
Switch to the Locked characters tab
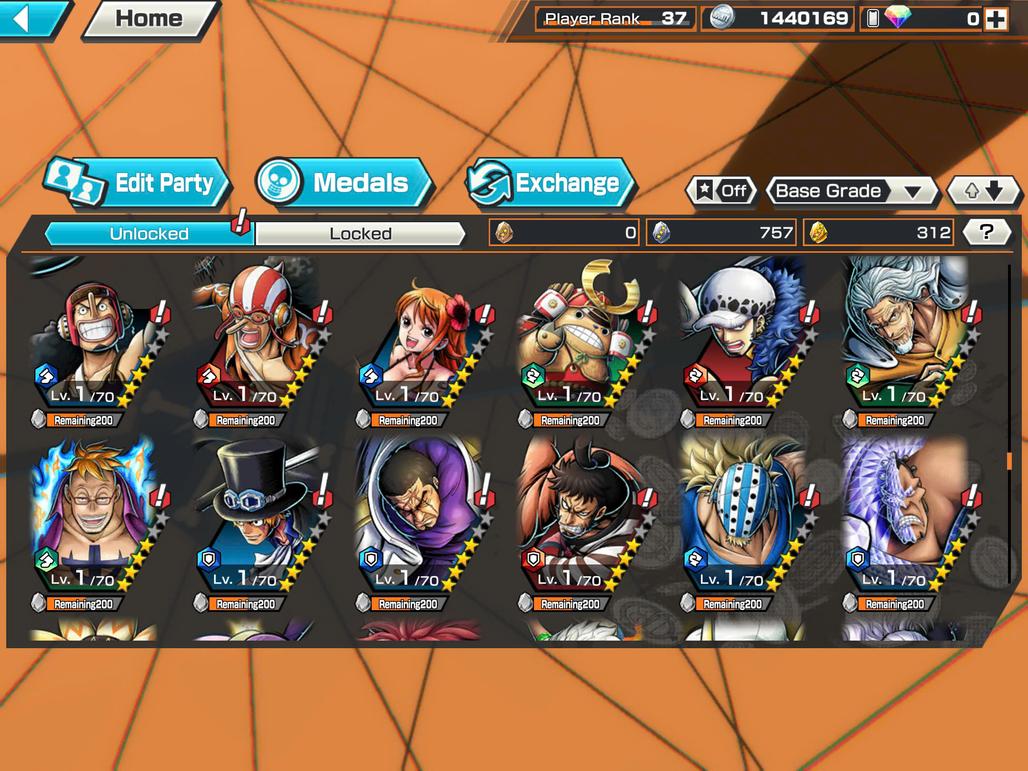(x=360, y=234)
